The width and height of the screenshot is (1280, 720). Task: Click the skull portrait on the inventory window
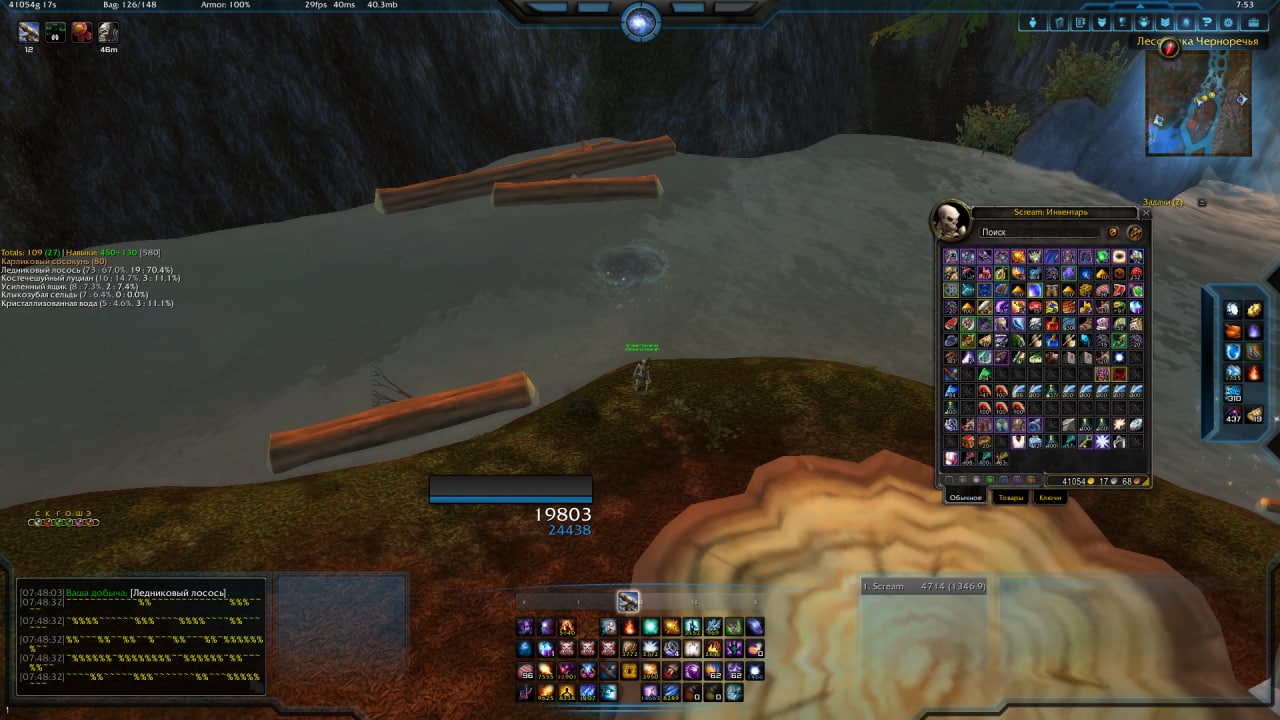[948, 219]
